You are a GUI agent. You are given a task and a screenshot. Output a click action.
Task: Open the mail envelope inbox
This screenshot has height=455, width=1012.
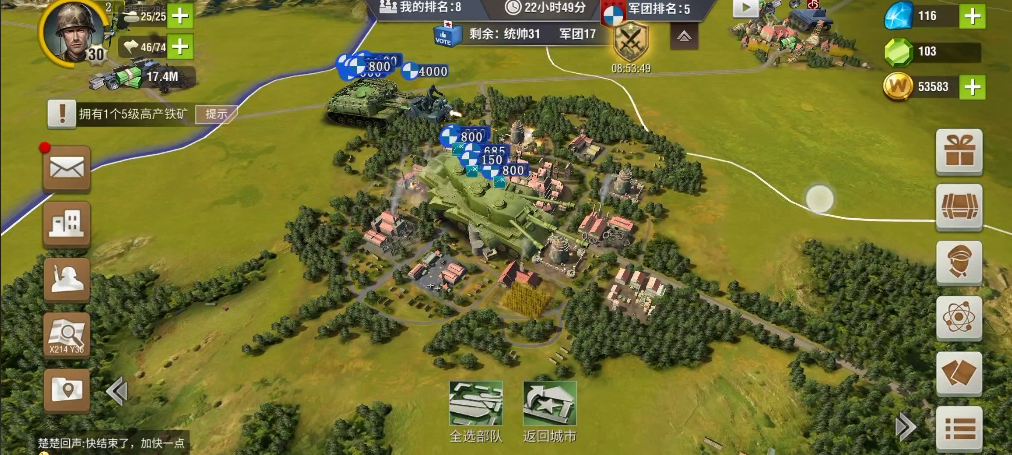[x=67, y=169]
